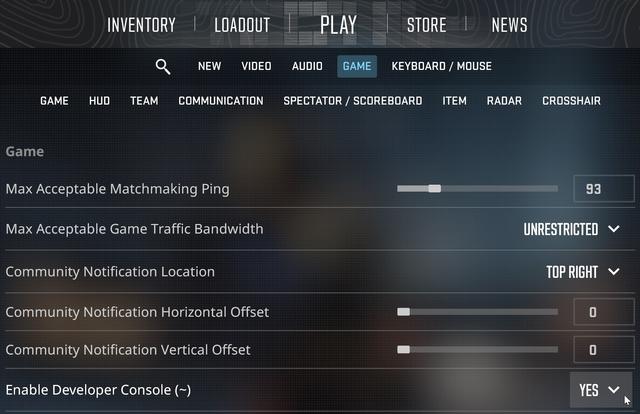Open the Inventory menu

coord(141,25)
